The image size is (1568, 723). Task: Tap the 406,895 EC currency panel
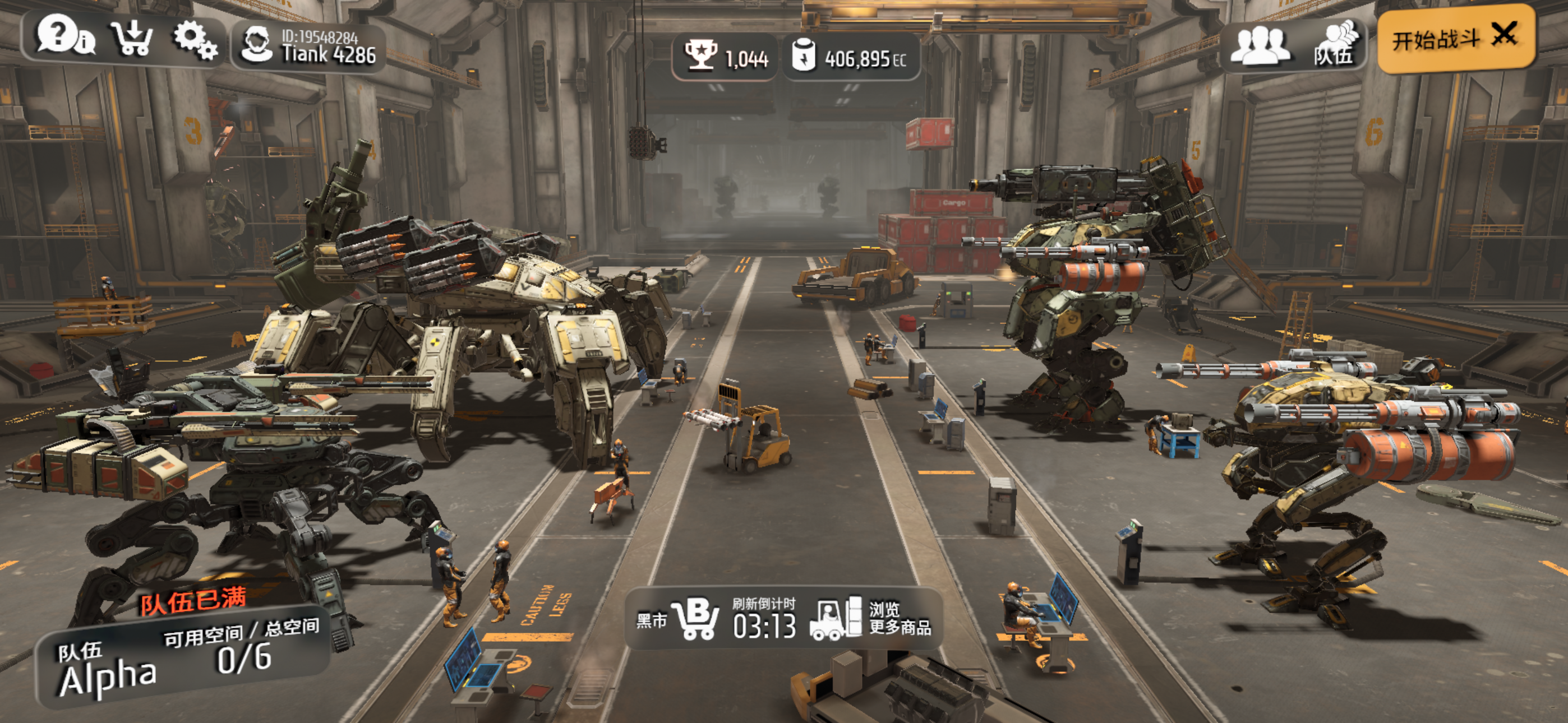point(850,57)
